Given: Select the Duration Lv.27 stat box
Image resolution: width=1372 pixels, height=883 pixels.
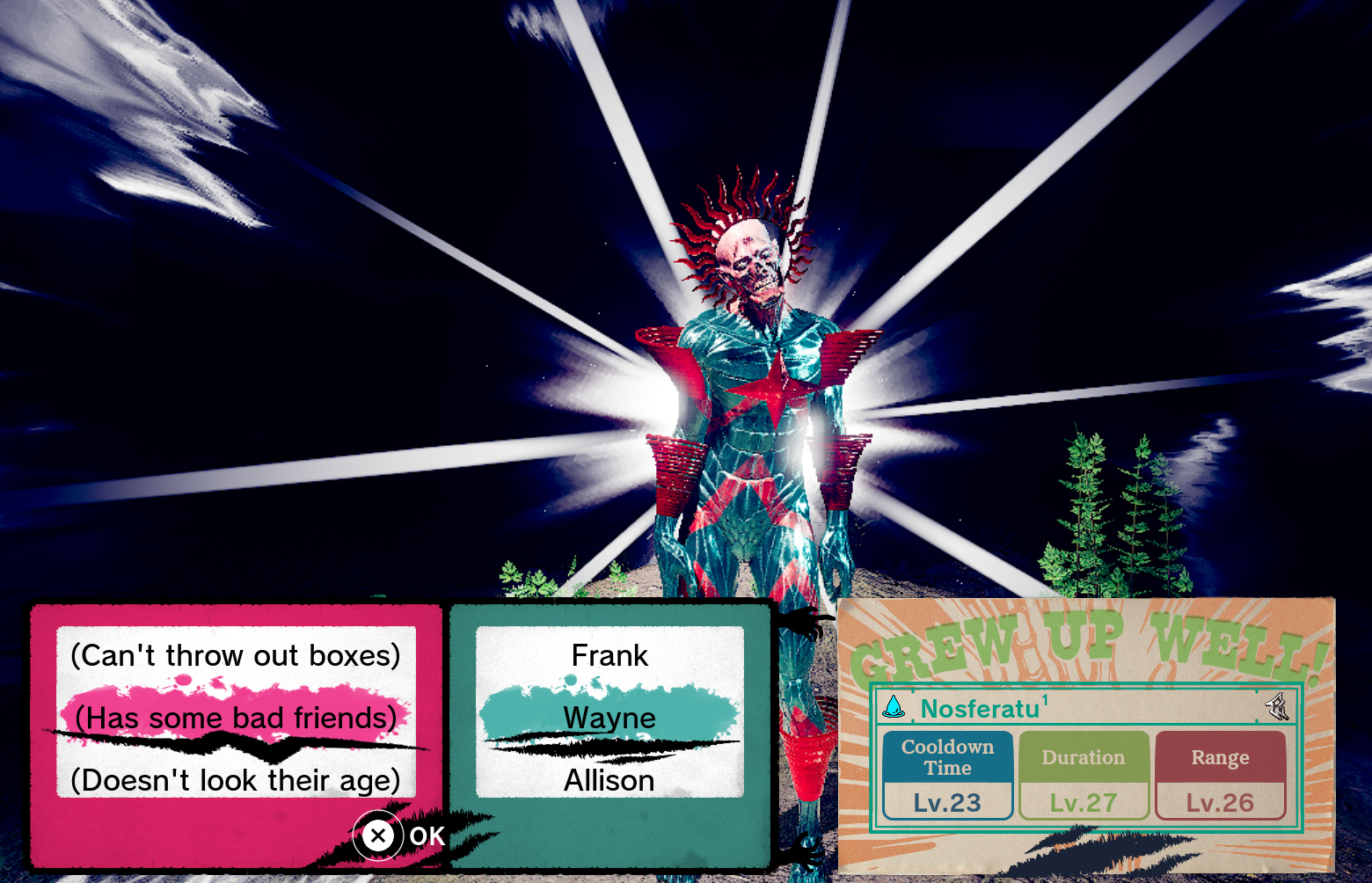Looking at the screenshot, I should (1084, 776).
